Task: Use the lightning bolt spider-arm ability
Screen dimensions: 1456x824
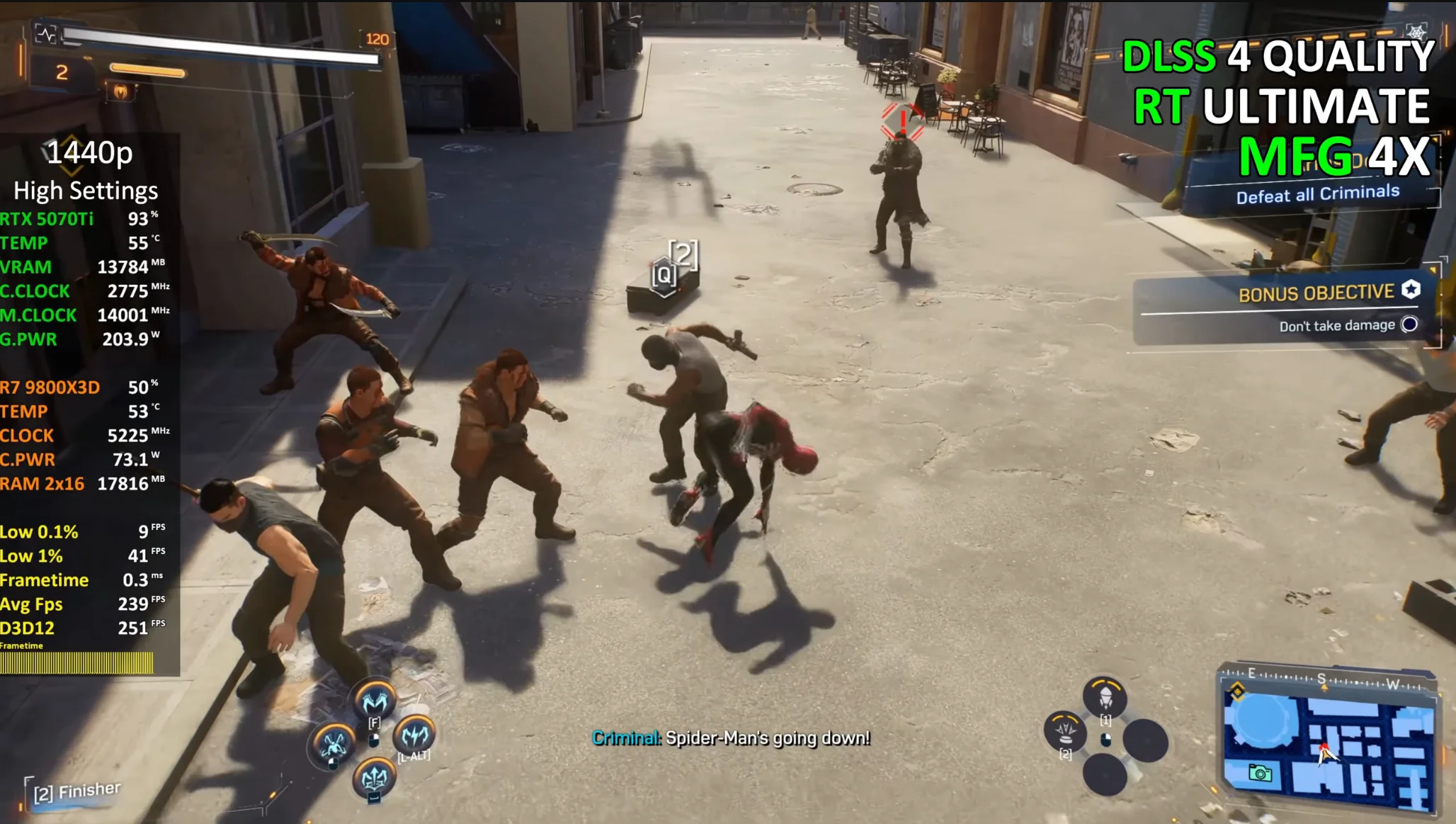Action: point(415,735)
